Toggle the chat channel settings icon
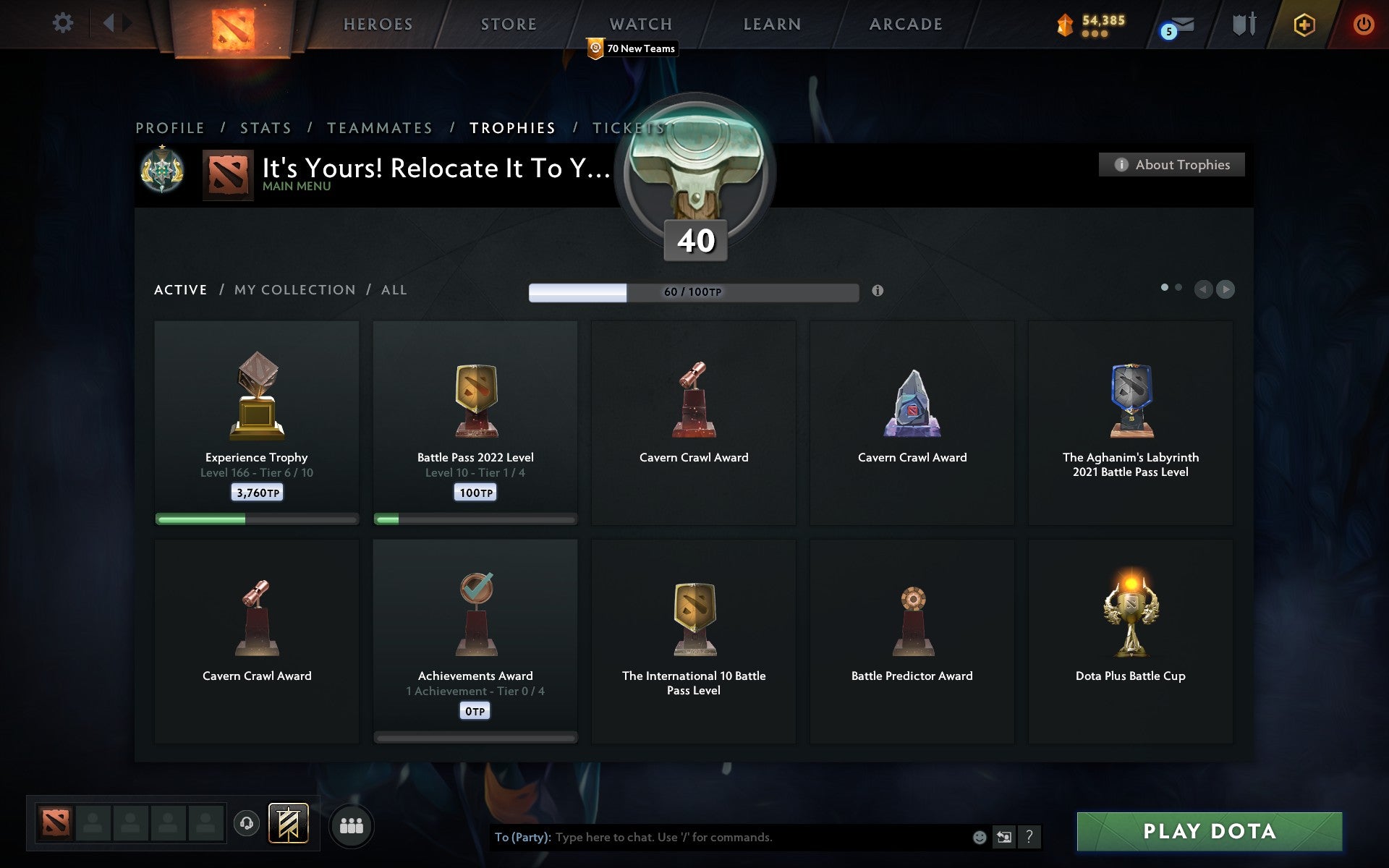This screenshot has width=1389, height=868. pos(1004,838)
